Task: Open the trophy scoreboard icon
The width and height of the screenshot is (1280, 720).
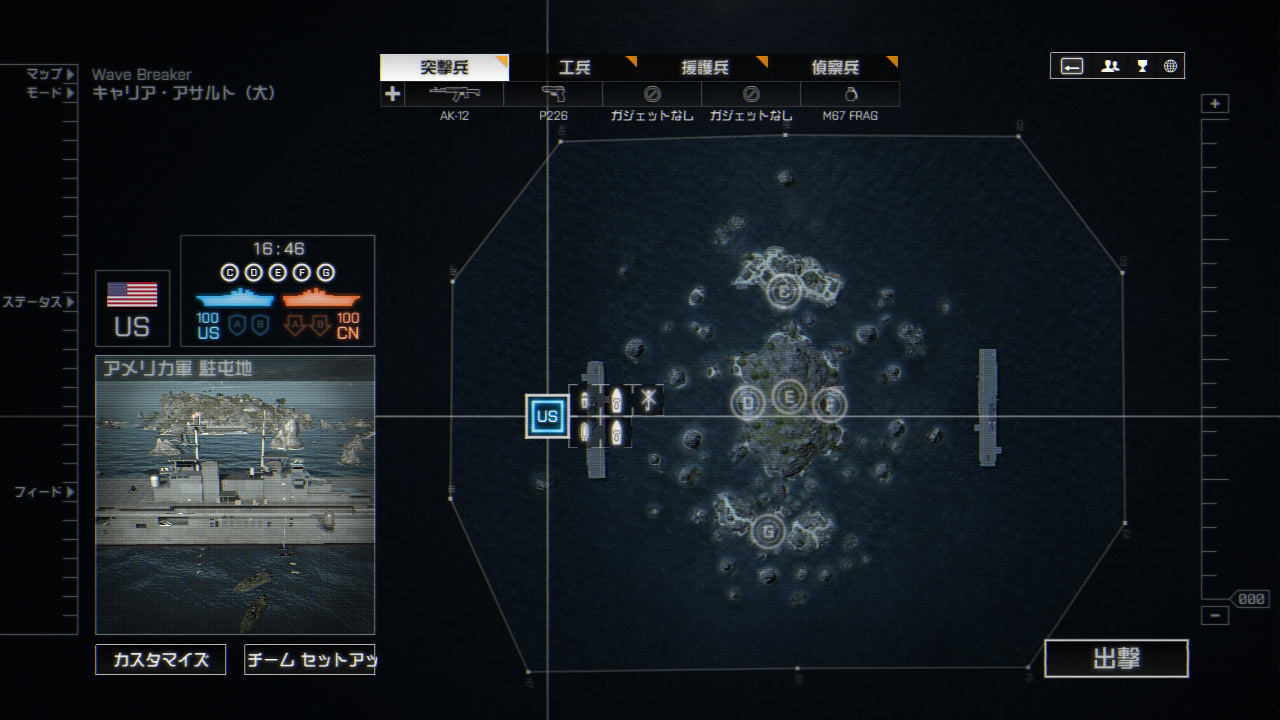Action: [x=1142, y=66]
